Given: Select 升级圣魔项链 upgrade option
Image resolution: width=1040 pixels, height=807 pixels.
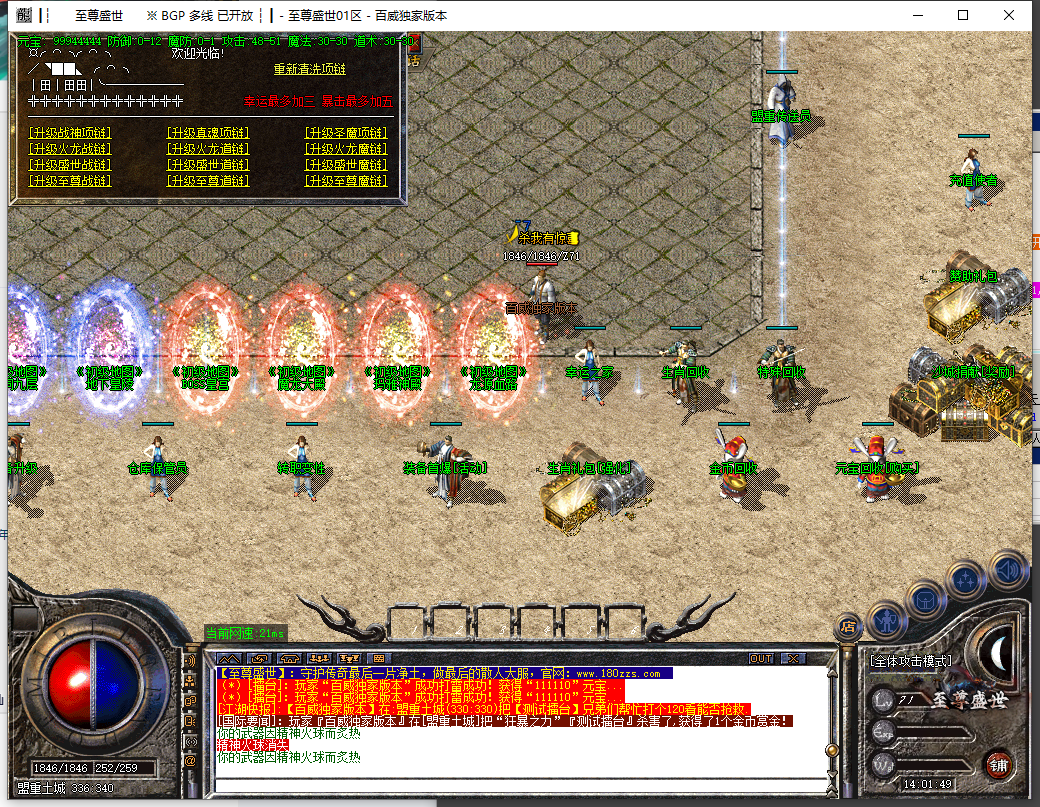Looking at the screenshot, I should (x=345, y=133).
